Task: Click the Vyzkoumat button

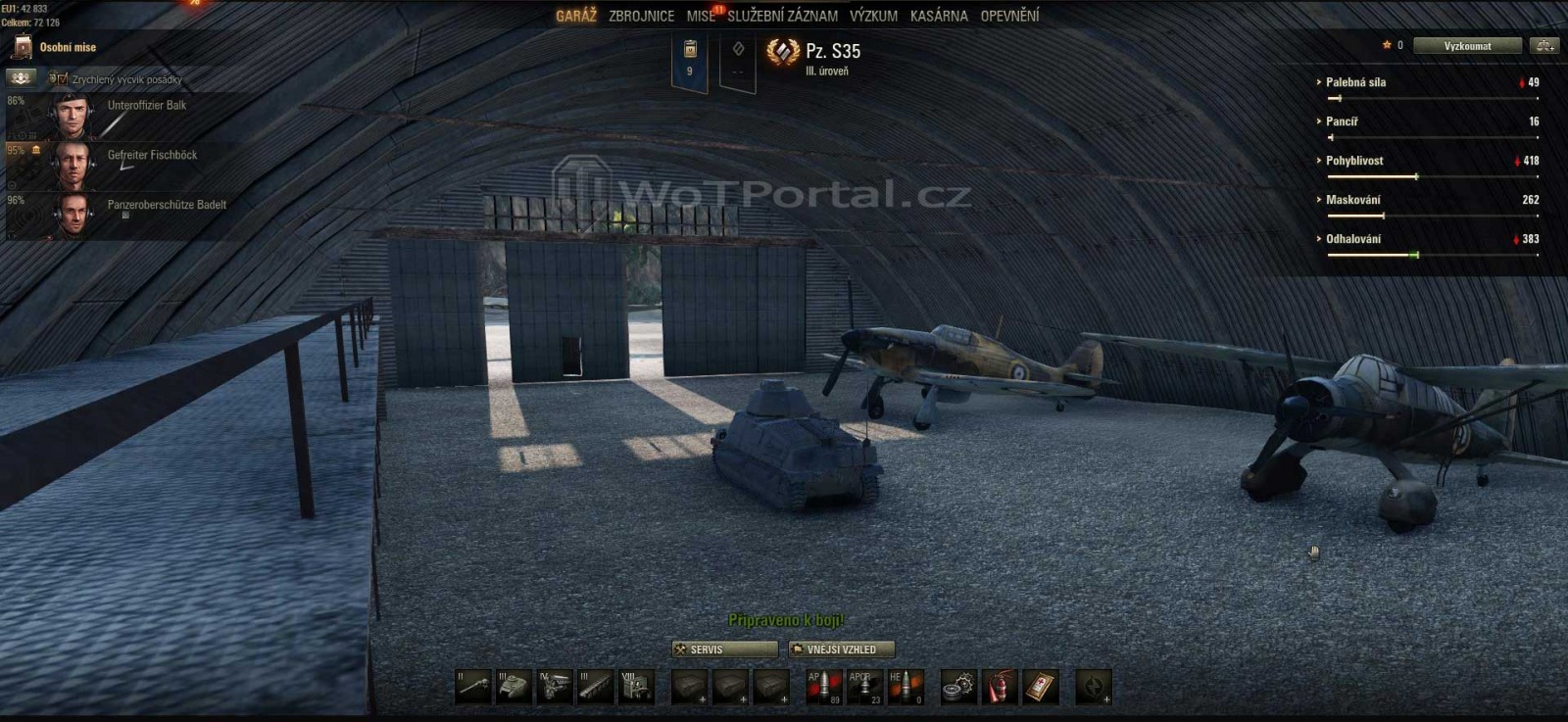Action: click(x=1467, y=46)
